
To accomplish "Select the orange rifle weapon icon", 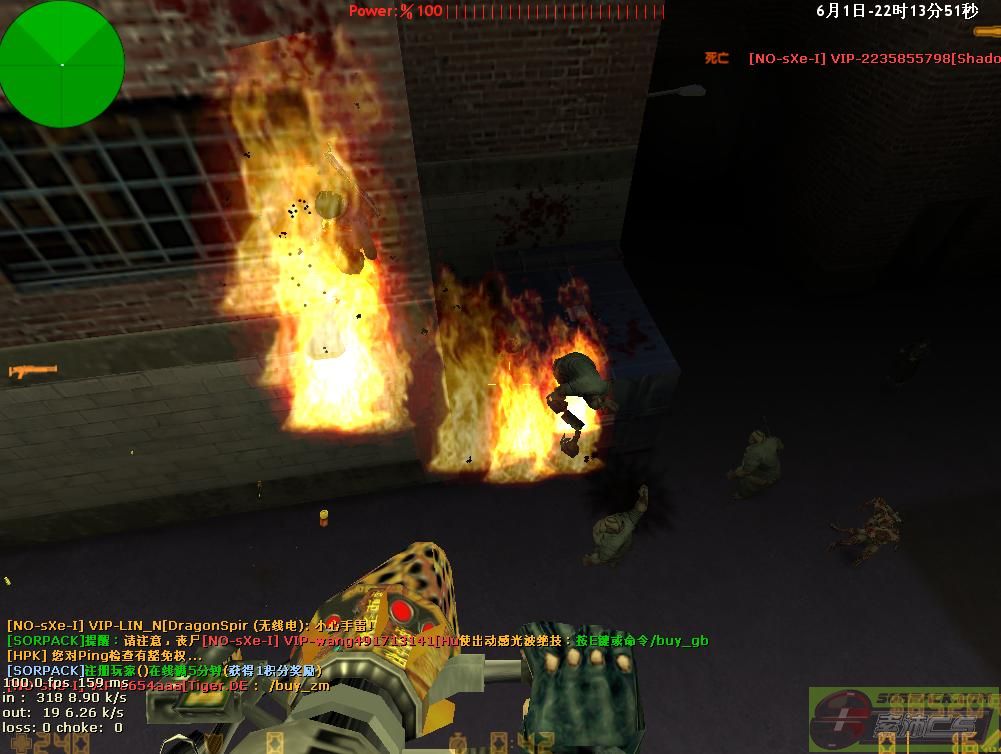I will tap(33, 372).
